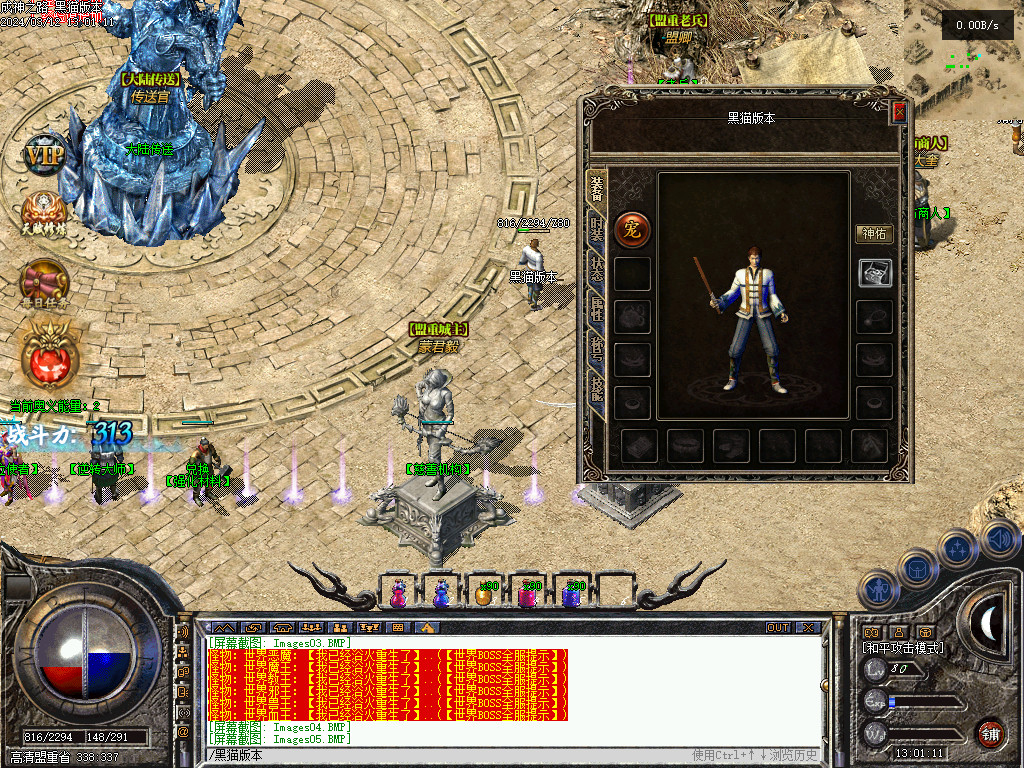Use the gold potion in the hotbar
Screen dimensions: 1024x768
484,593
